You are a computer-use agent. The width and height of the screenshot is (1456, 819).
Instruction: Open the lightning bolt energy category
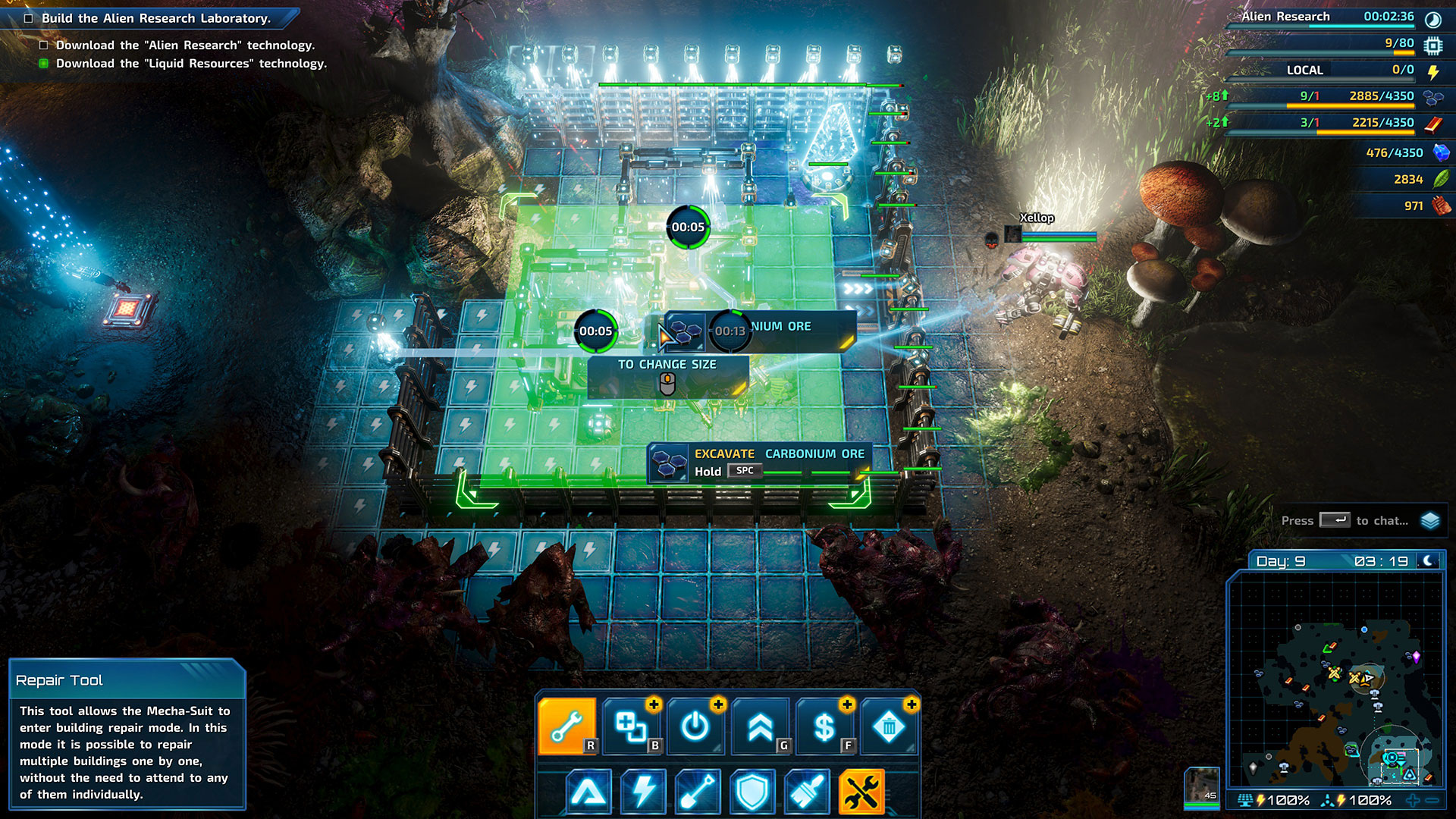[x=643, y=792]
